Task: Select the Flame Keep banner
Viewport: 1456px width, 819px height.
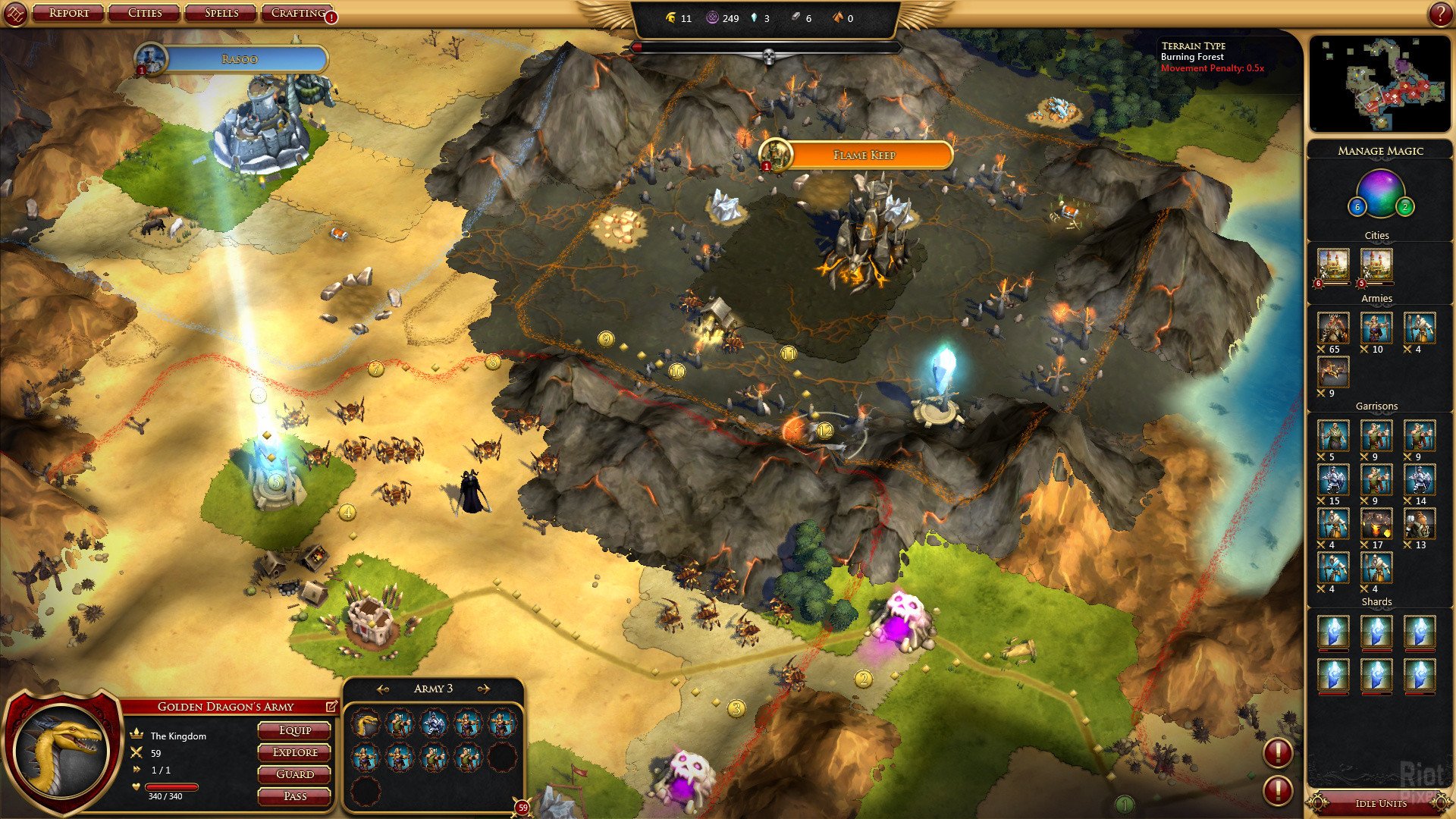Action: pyautogui.click(x=864, y=155)
